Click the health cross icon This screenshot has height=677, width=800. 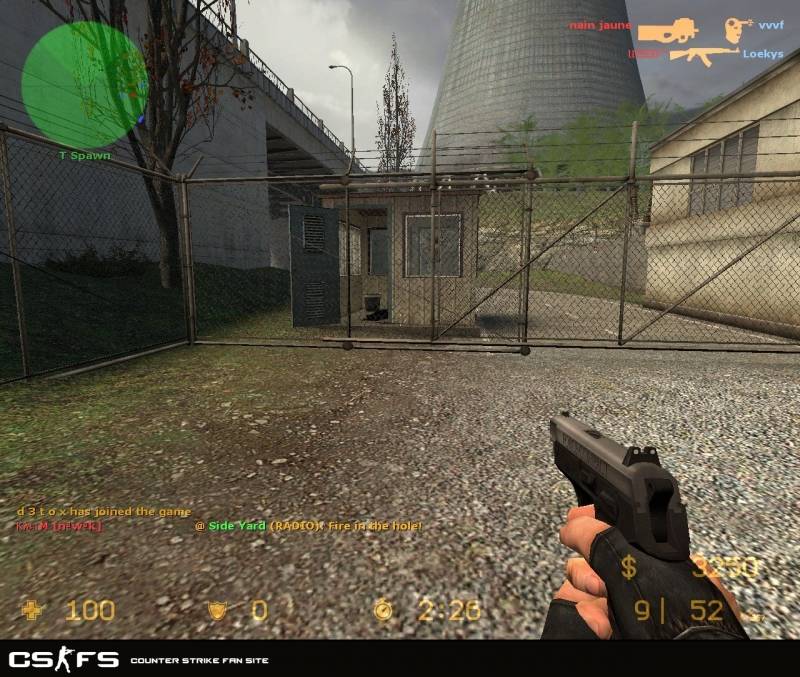(x=35, y=609)
